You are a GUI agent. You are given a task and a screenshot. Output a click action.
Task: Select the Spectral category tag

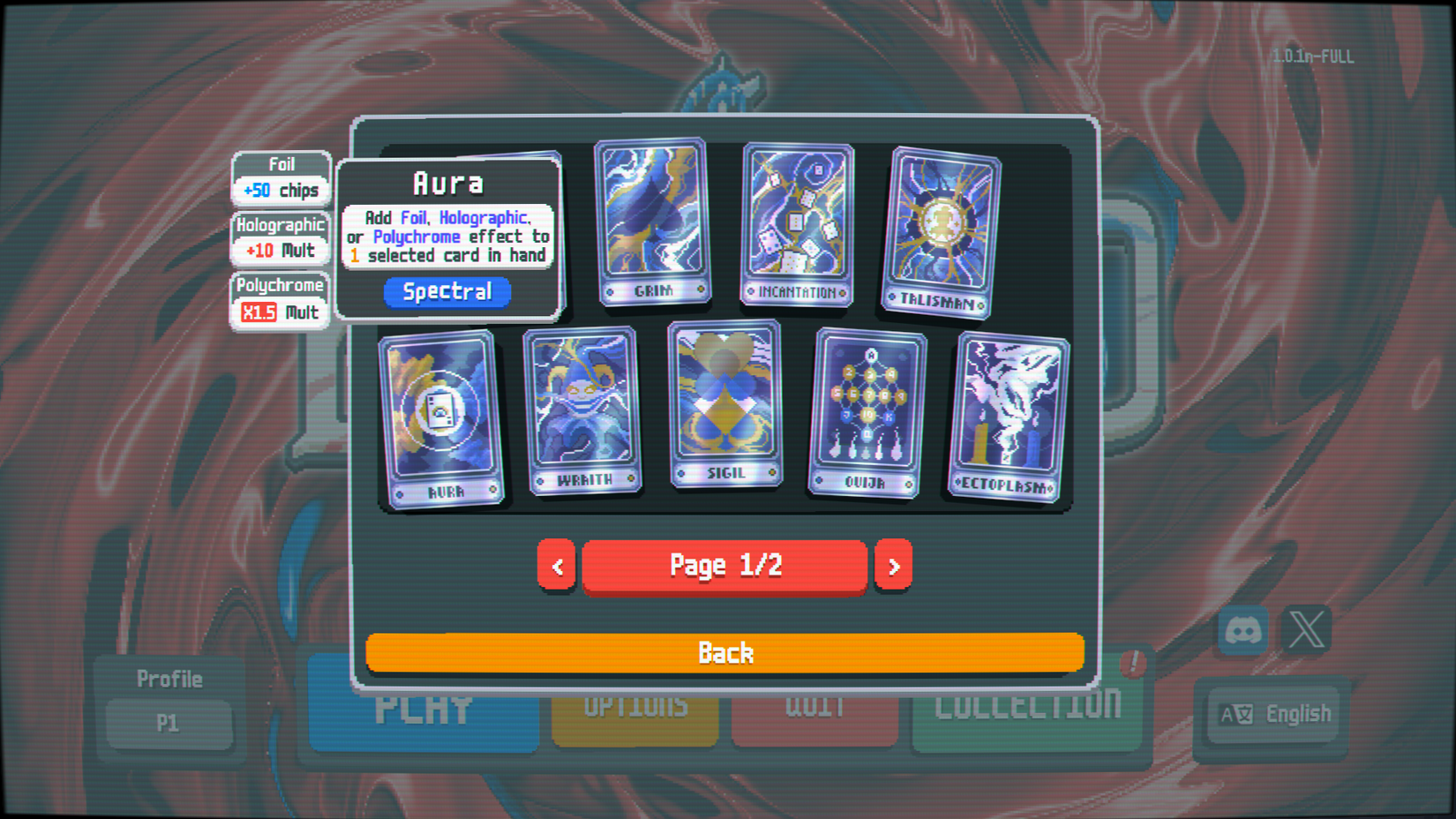point(447,291)
